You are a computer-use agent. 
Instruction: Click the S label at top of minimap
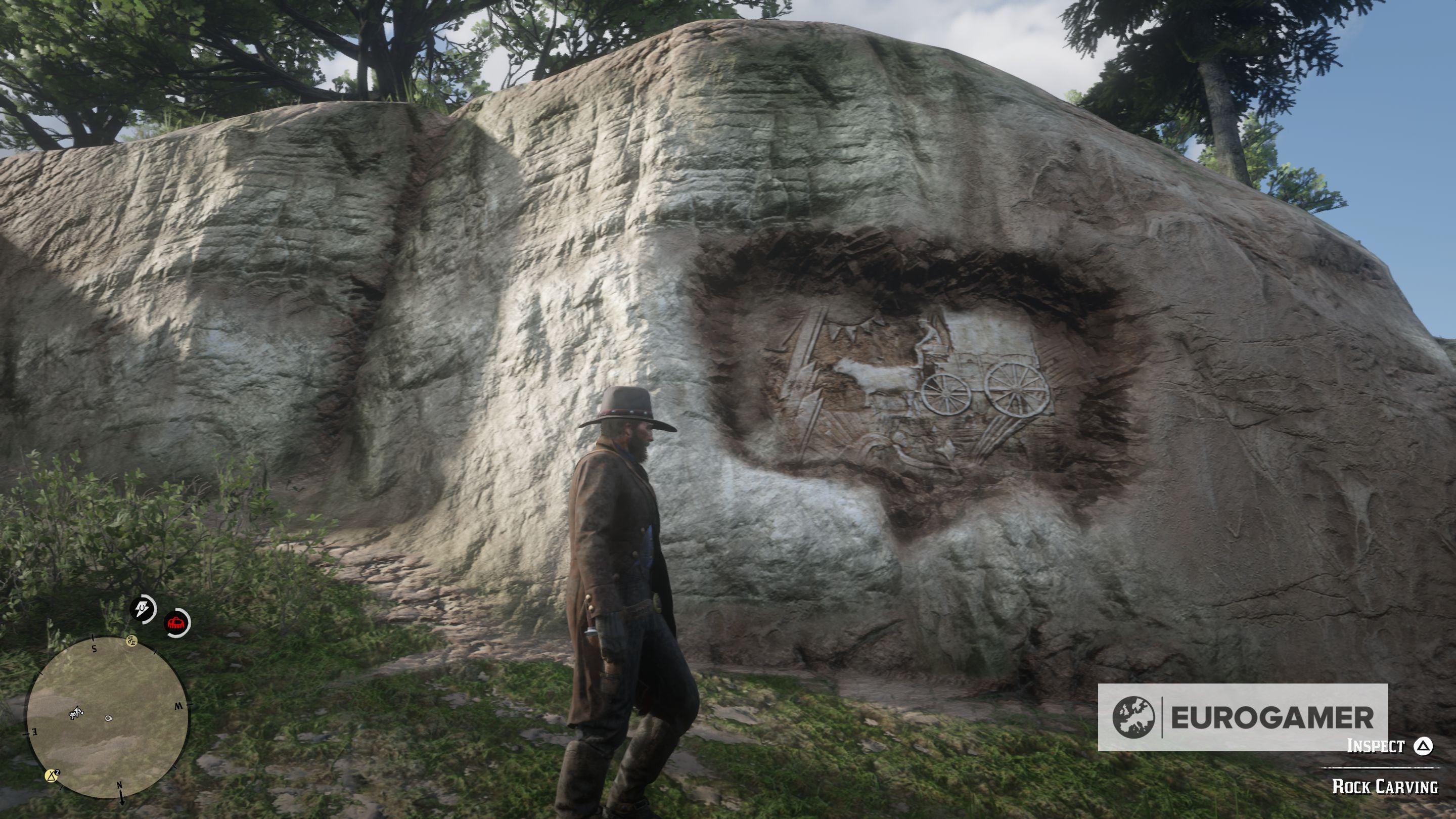pyautogui.click(x=94, y=649)
